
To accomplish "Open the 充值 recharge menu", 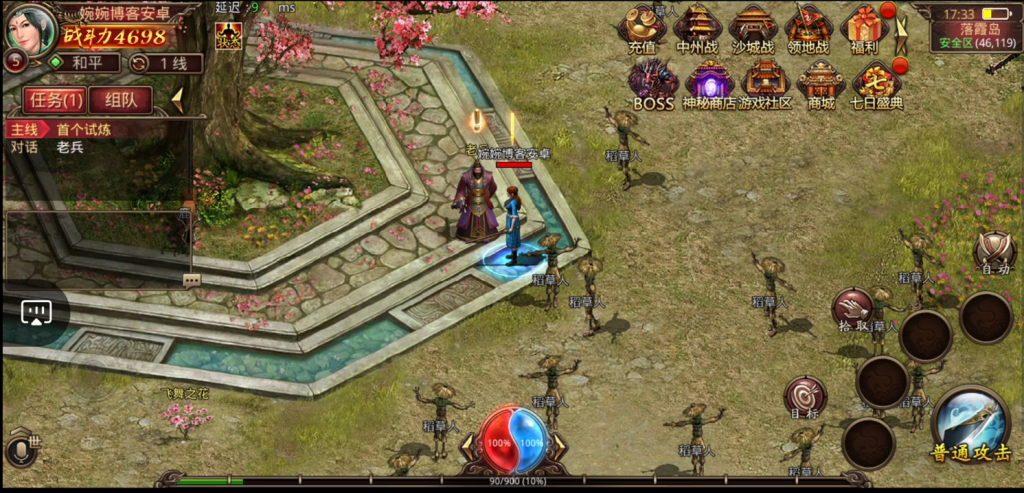I will (x=642, y=29).
